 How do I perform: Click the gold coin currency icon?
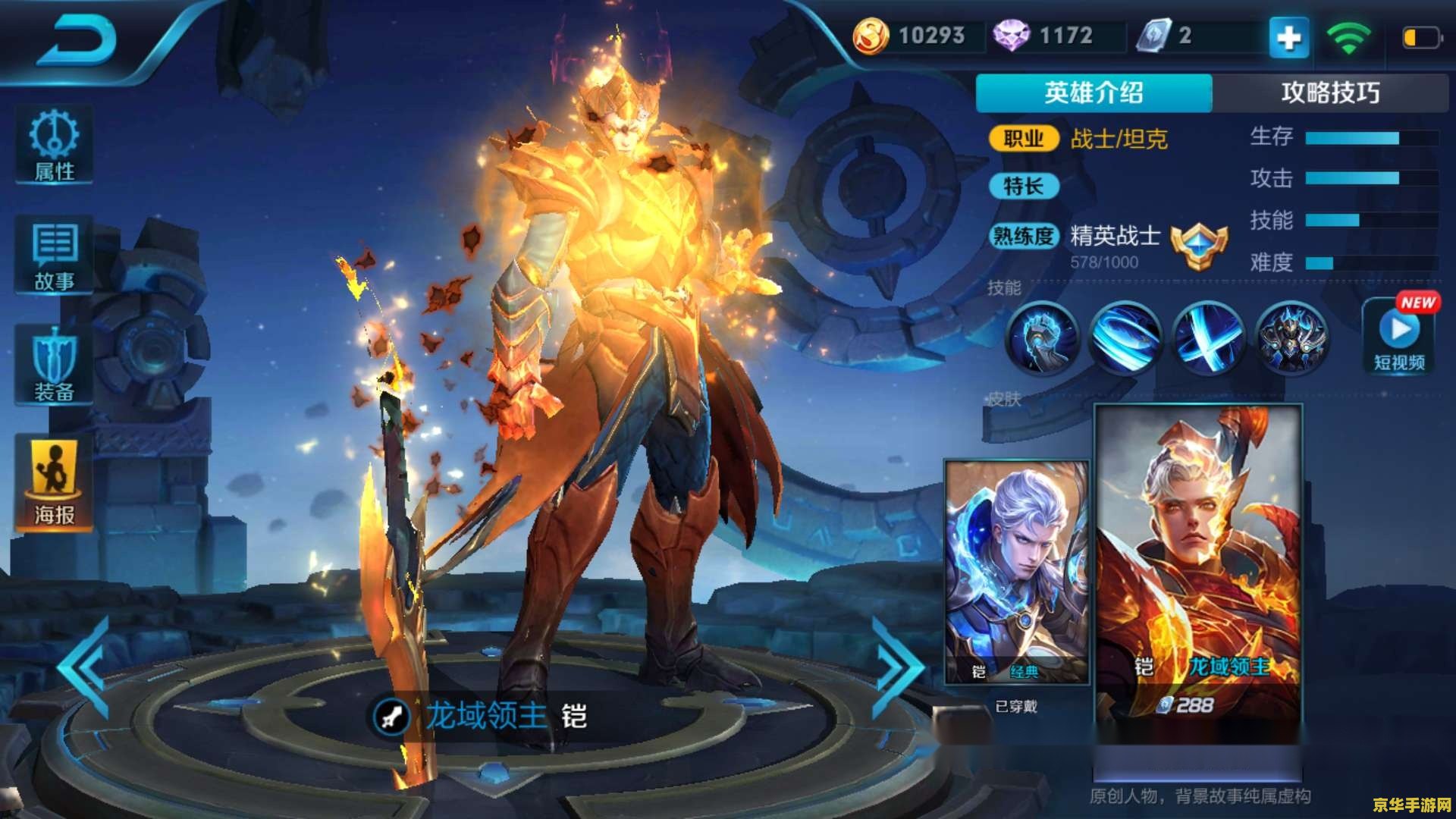click(x=871, y=34)
